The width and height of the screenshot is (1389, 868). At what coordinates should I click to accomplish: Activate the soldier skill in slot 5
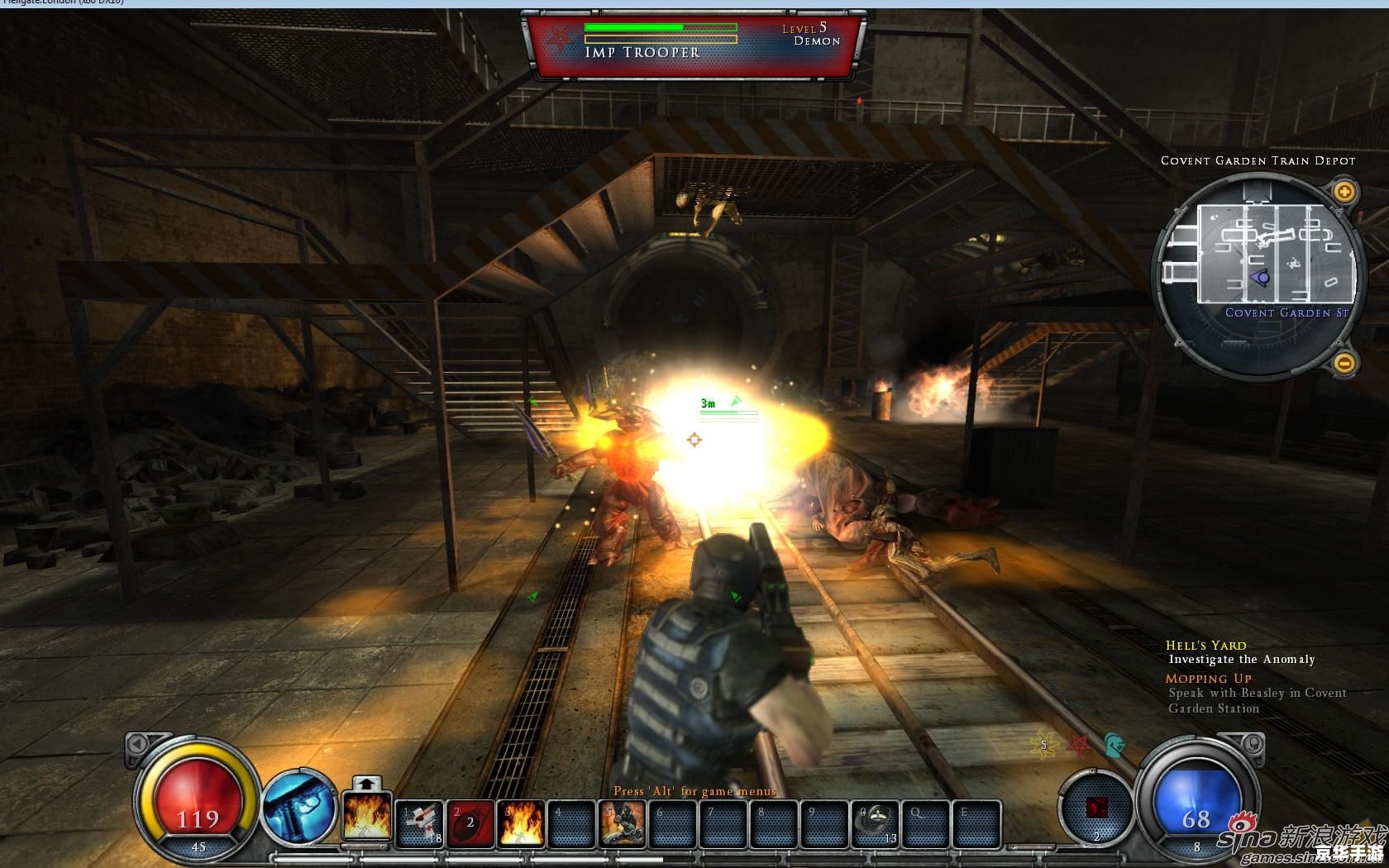[x=623, y=823]
